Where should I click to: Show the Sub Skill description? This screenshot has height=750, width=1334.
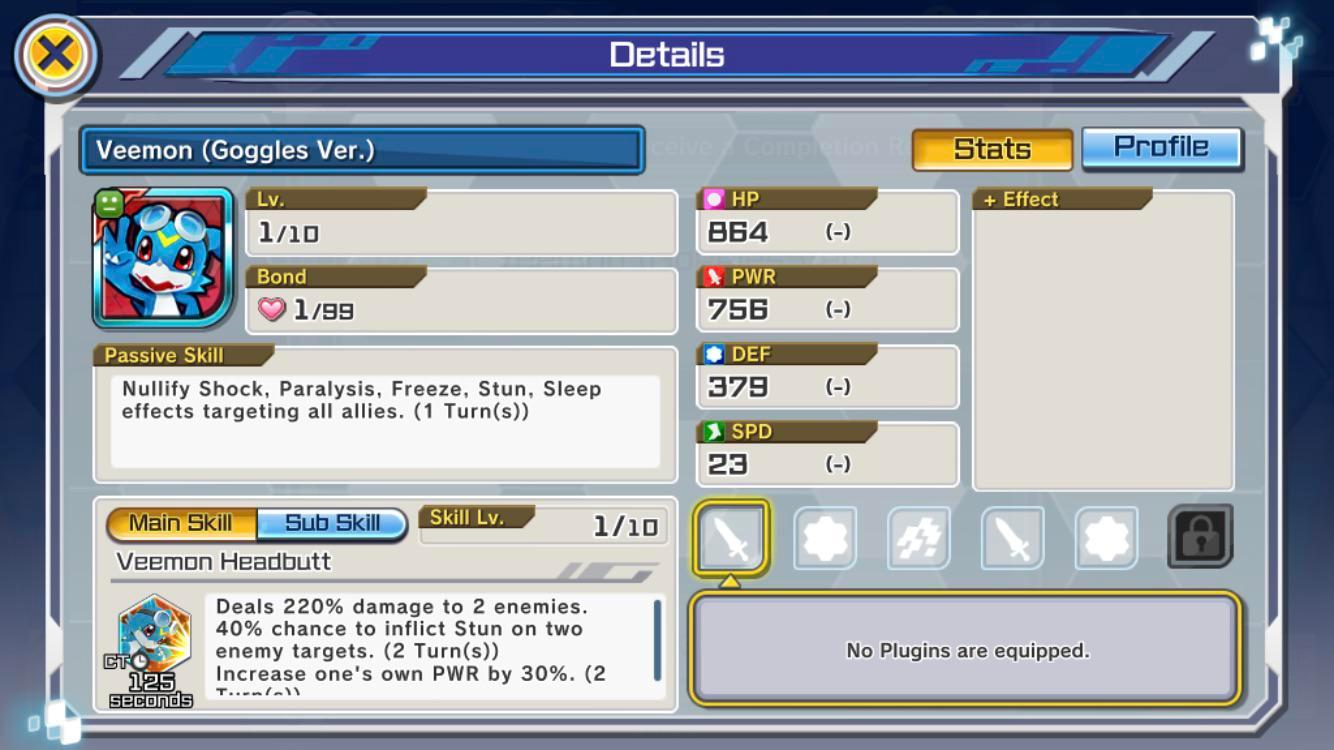332,523
